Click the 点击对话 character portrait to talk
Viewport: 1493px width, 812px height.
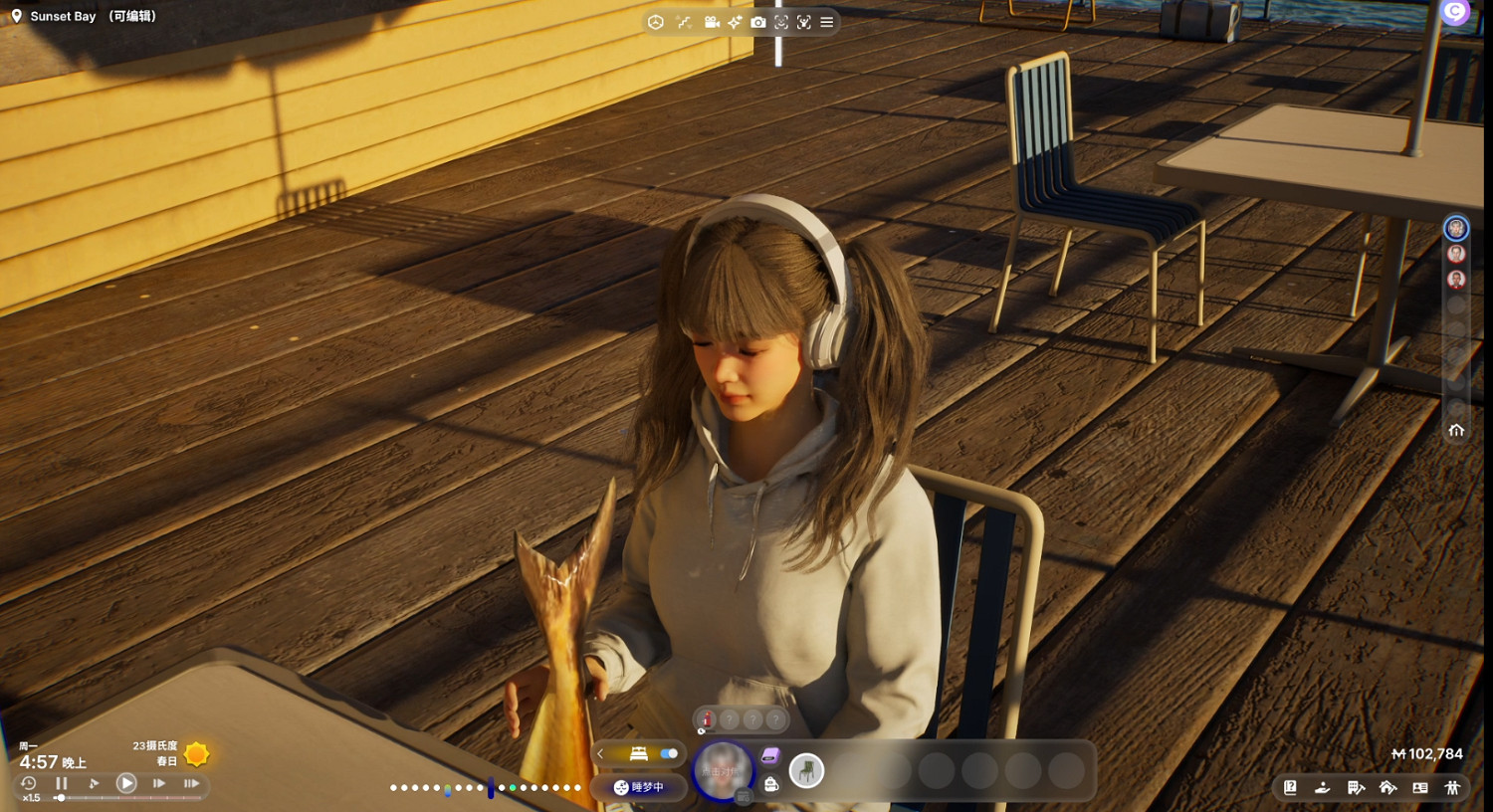(x=724, y=771)
